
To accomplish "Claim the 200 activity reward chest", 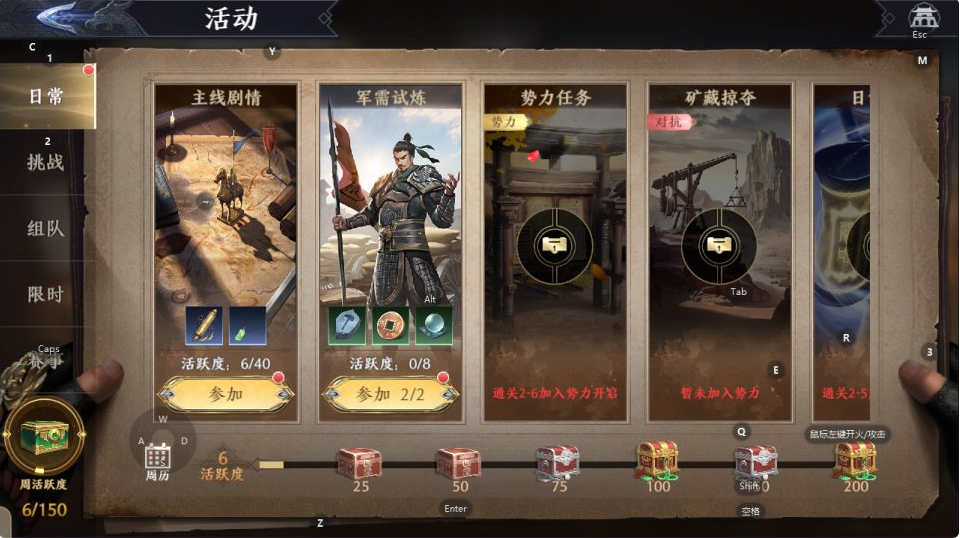I will (x=855, y=459).
